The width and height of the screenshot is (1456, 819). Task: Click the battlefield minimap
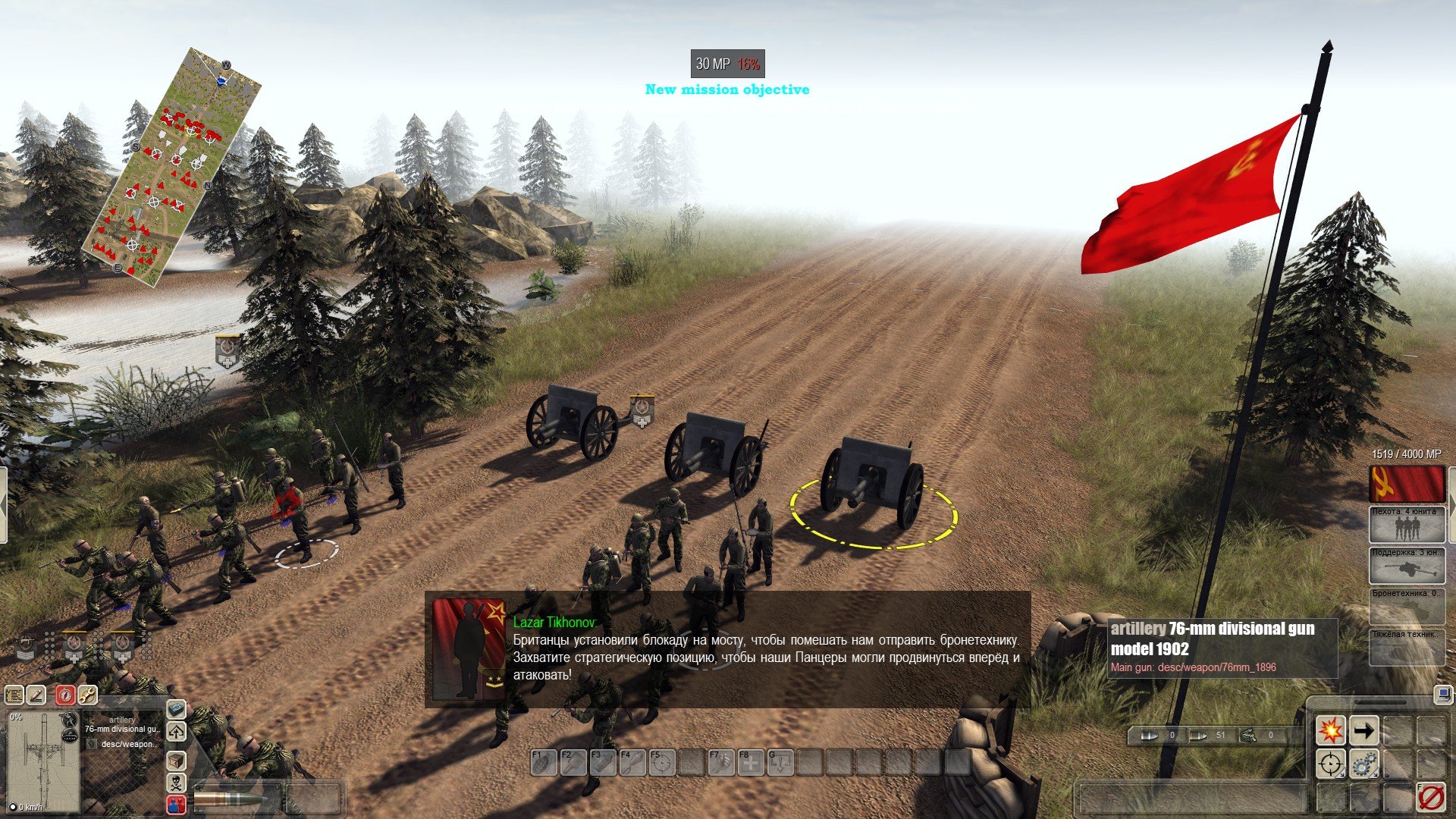click(x=174, y=167)
